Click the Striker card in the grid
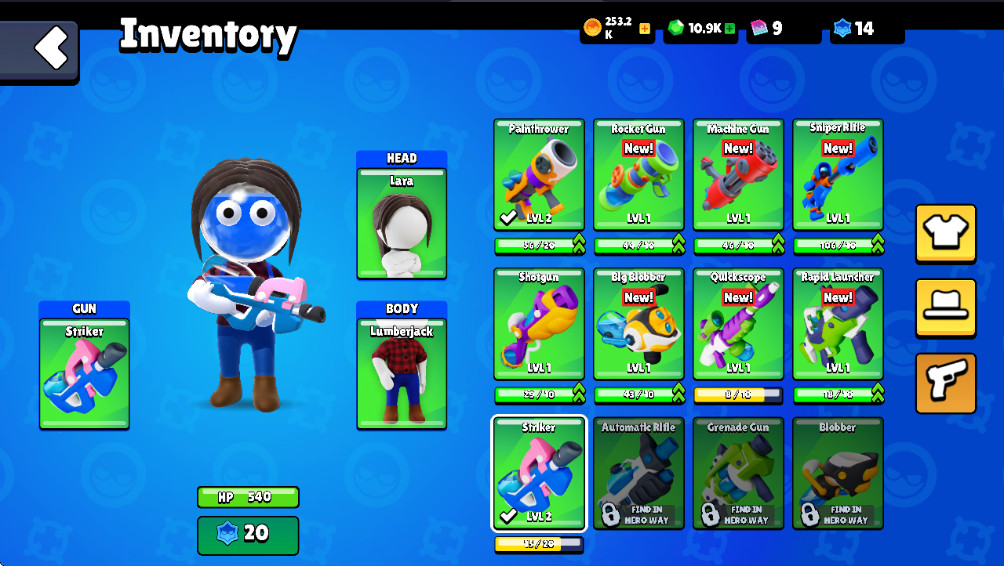The image size is (1004, 566). pyautogui.click(x=538, y=472)
